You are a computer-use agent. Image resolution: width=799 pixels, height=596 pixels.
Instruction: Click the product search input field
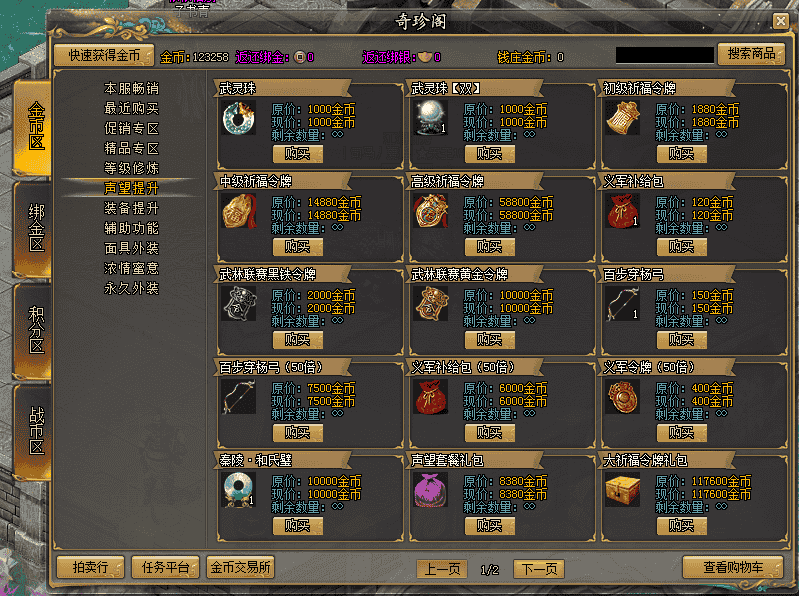664,55
